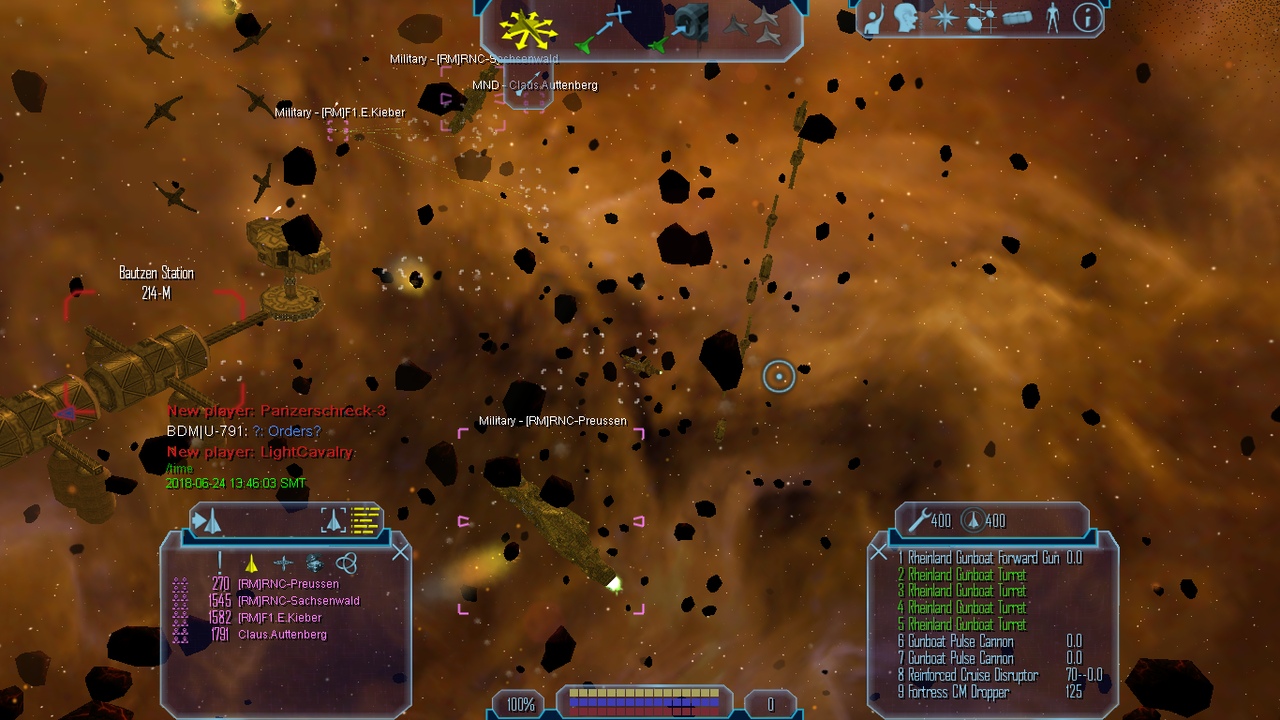
Task: Filter contacts by the loot crate icon
Action: tap(314, 563)
